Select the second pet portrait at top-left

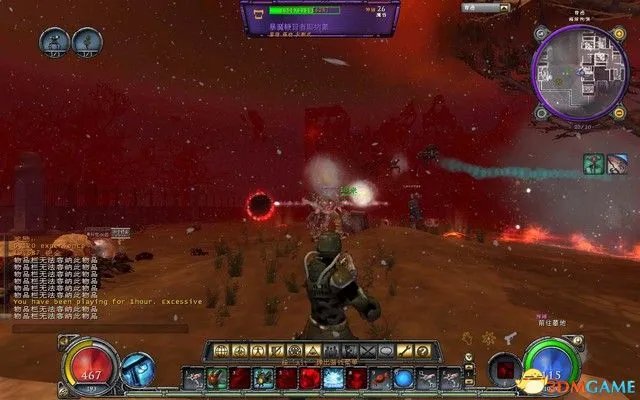click(x=87, y=42)
